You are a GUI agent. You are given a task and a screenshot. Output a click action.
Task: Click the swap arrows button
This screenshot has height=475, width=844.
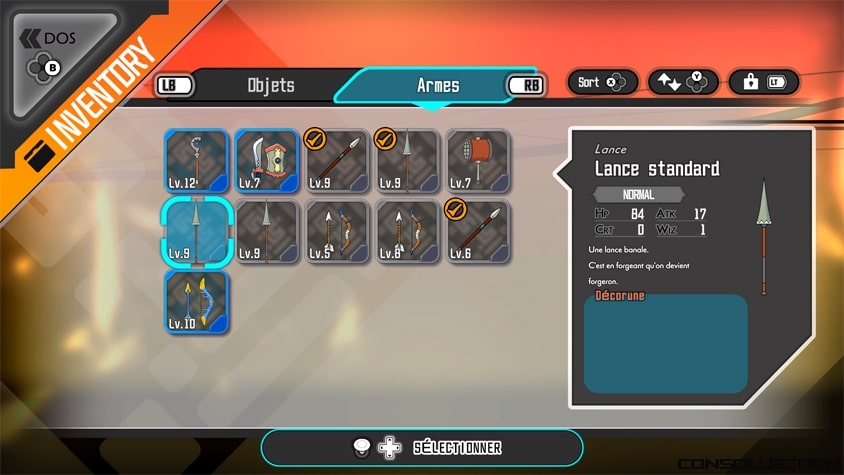tap(683, 82)
